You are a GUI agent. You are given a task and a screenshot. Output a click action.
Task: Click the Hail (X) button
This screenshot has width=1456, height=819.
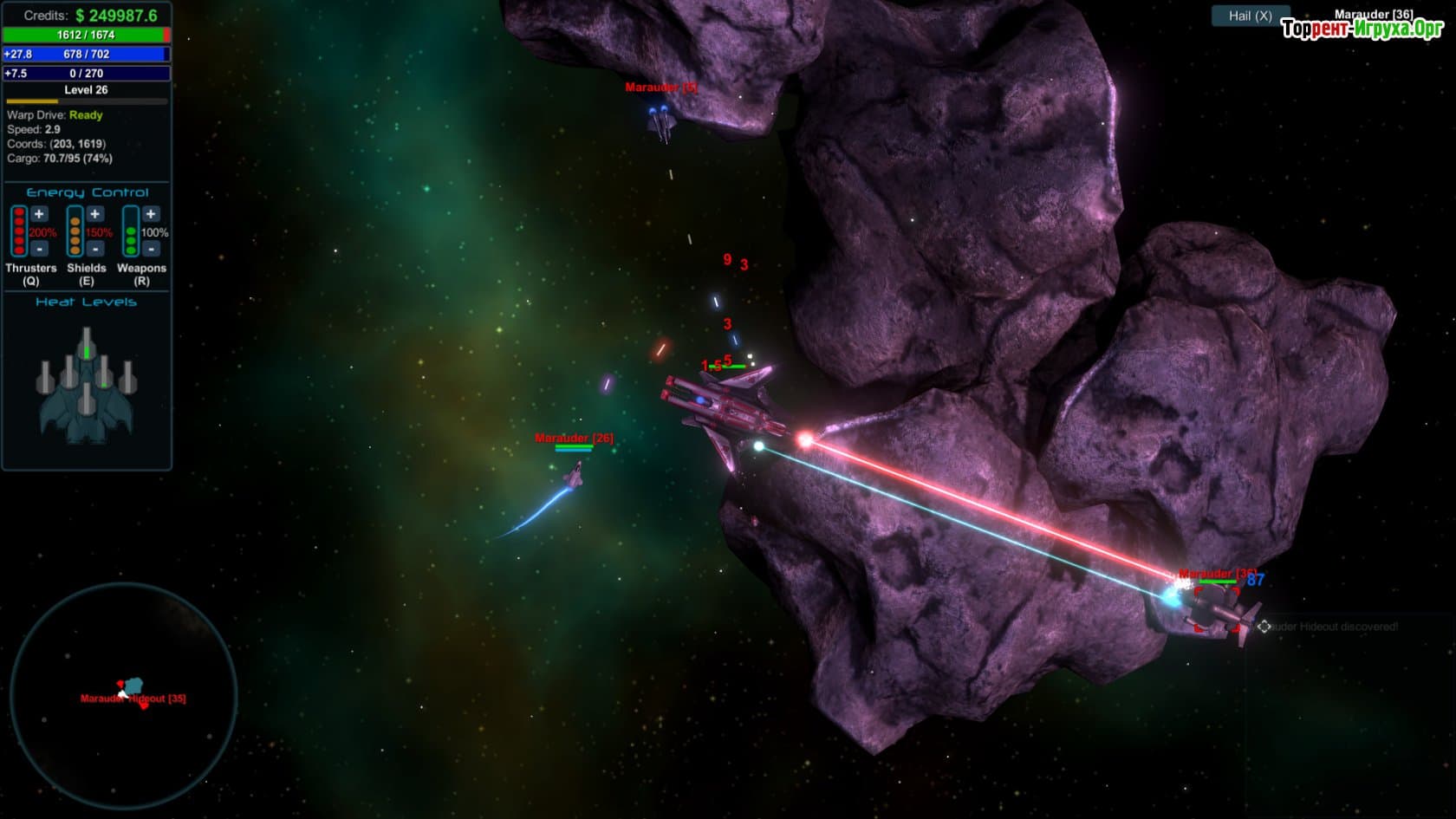click(1250, 16)
